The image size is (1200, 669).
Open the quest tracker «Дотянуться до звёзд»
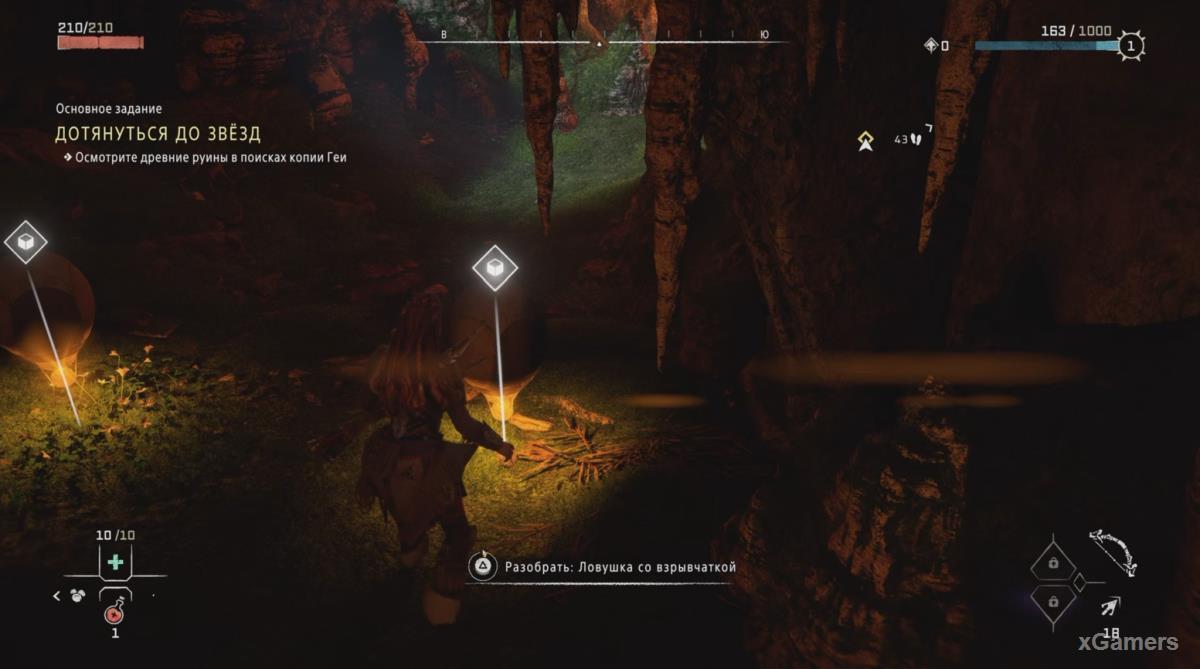pos(158,134)
